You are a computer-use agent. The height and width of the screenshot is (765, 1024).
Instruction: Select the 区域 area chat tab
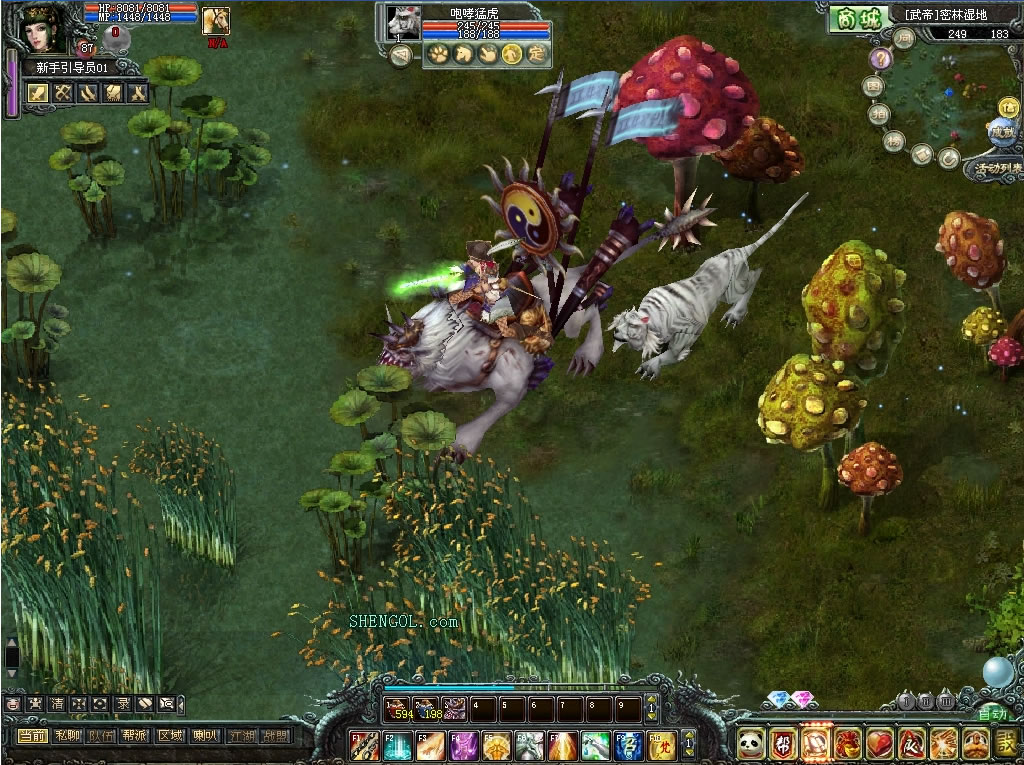[x=171, y=736]
